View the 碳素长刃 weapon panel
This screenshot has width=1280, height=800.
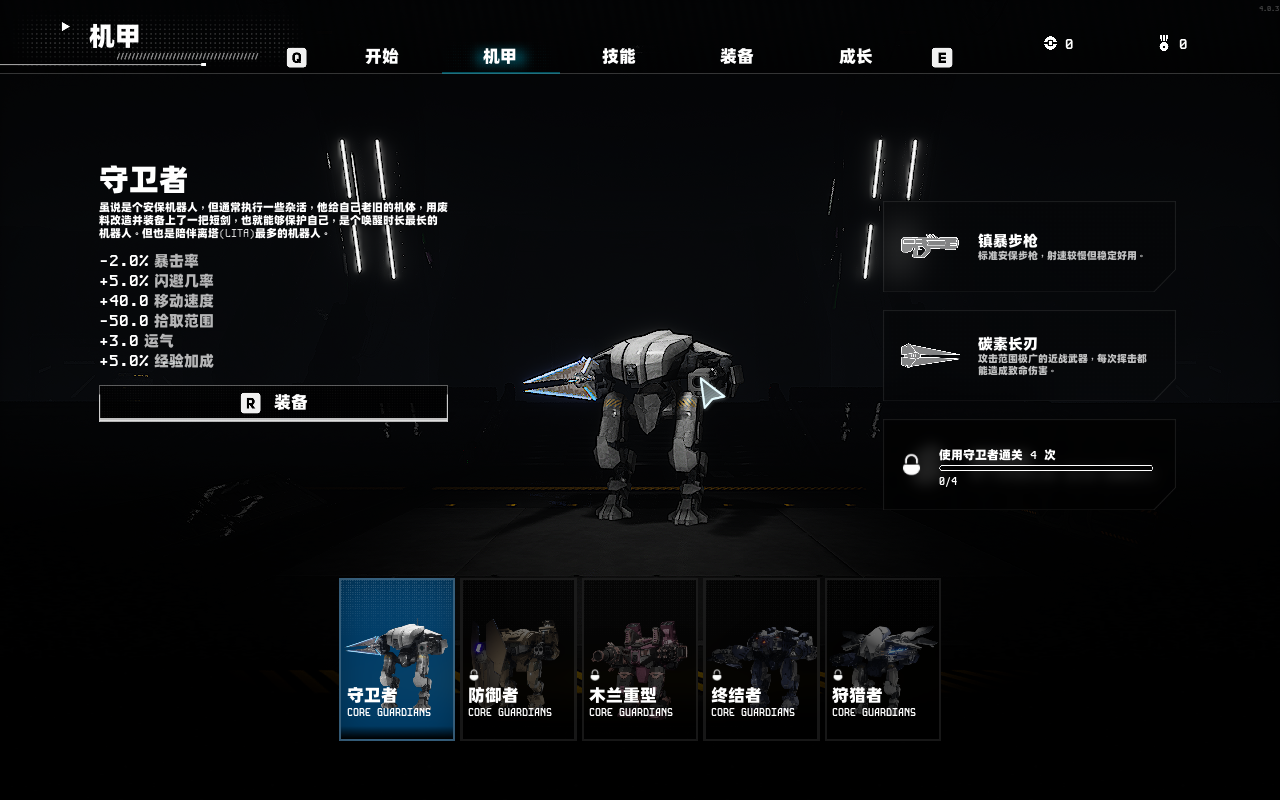click(x=1029, y=355)
